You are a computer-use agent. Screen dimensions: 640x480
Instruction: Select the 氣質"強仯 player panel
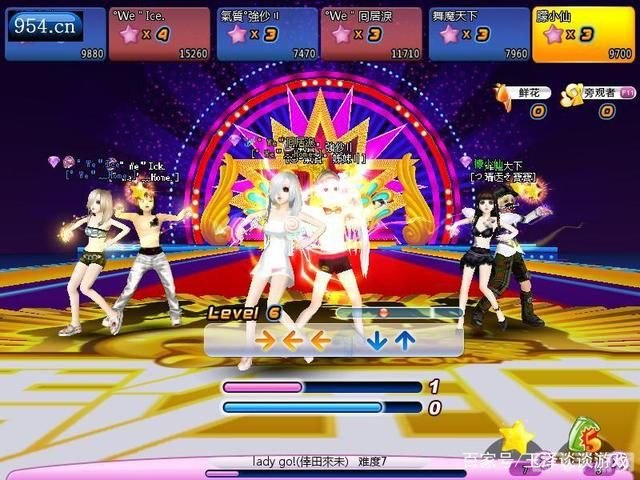265,34
